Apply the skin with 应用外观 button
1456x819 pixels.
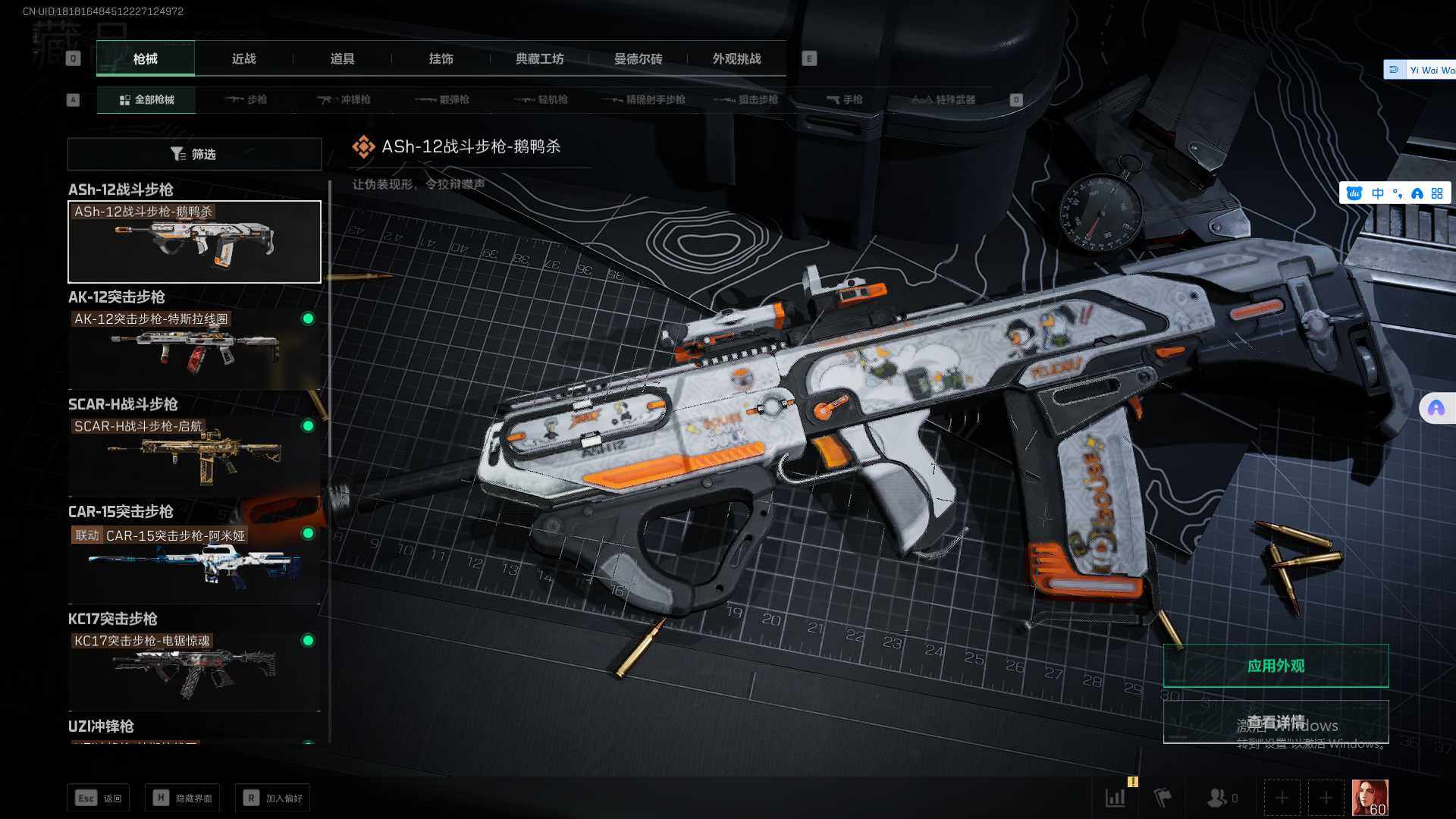1276,666
